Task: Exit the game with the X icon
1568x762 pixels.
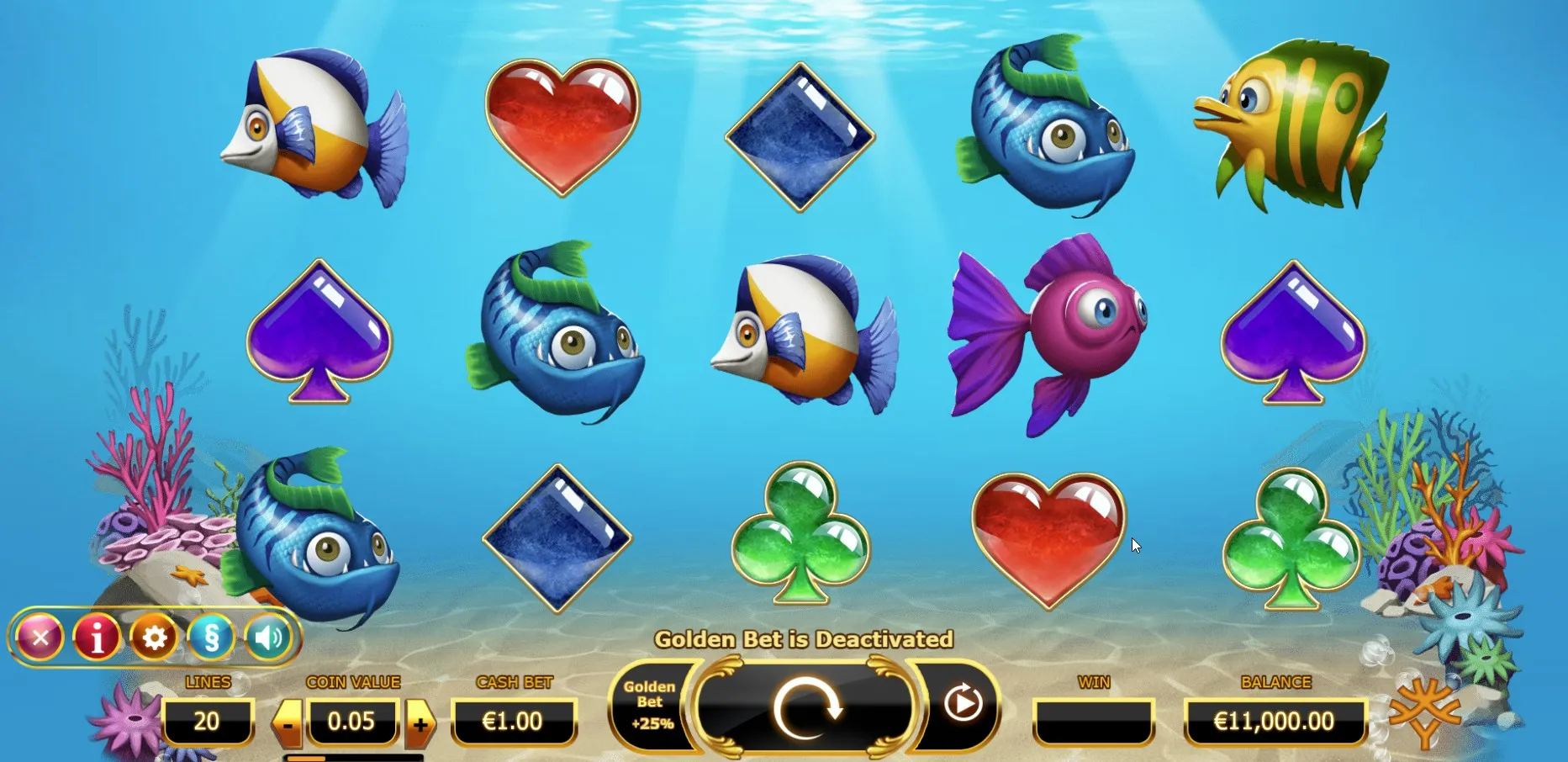Action: (40, 638)
